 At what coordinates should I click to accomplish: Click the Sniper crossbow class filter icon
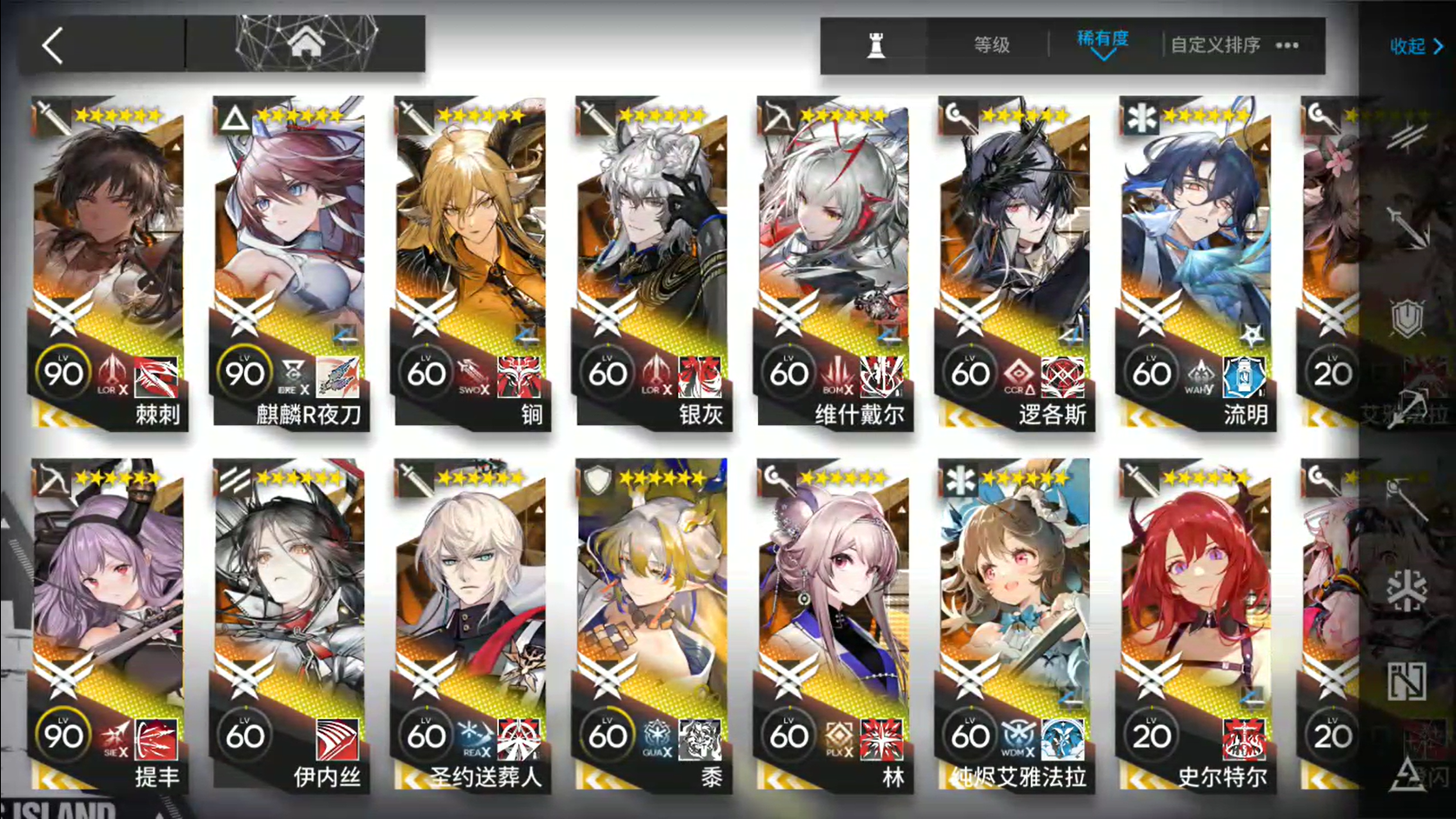click(x=1410, y=409)
